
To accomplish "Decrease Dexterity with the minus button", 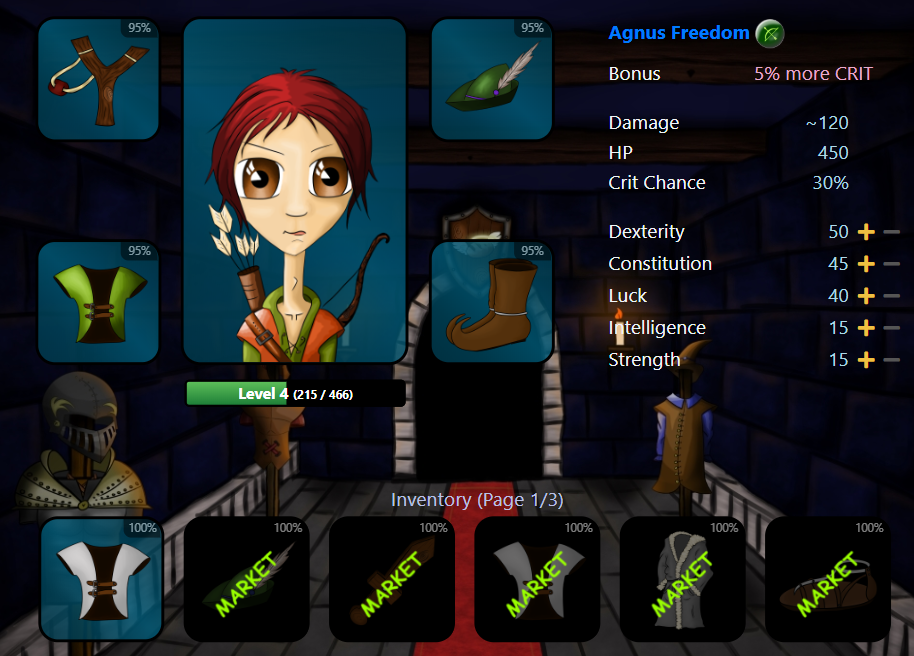I will point(891,232).
